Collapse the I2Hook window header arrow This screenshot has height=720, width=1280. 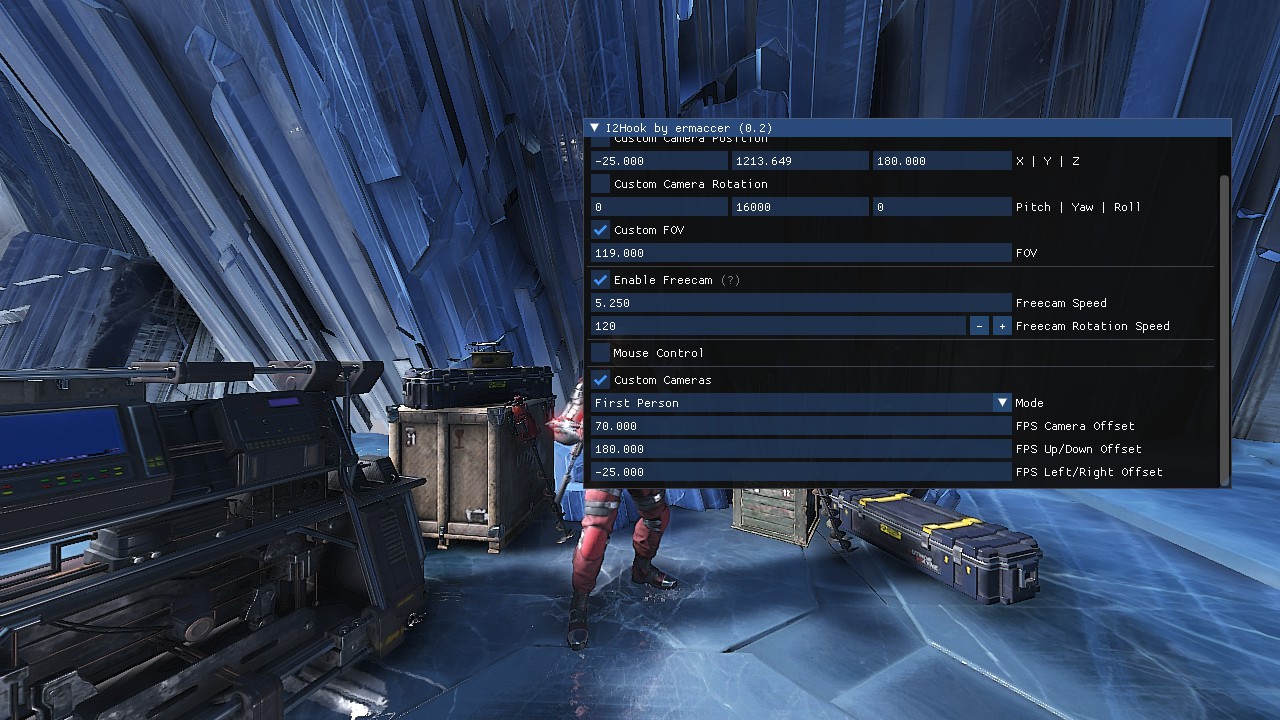(595, 128)
